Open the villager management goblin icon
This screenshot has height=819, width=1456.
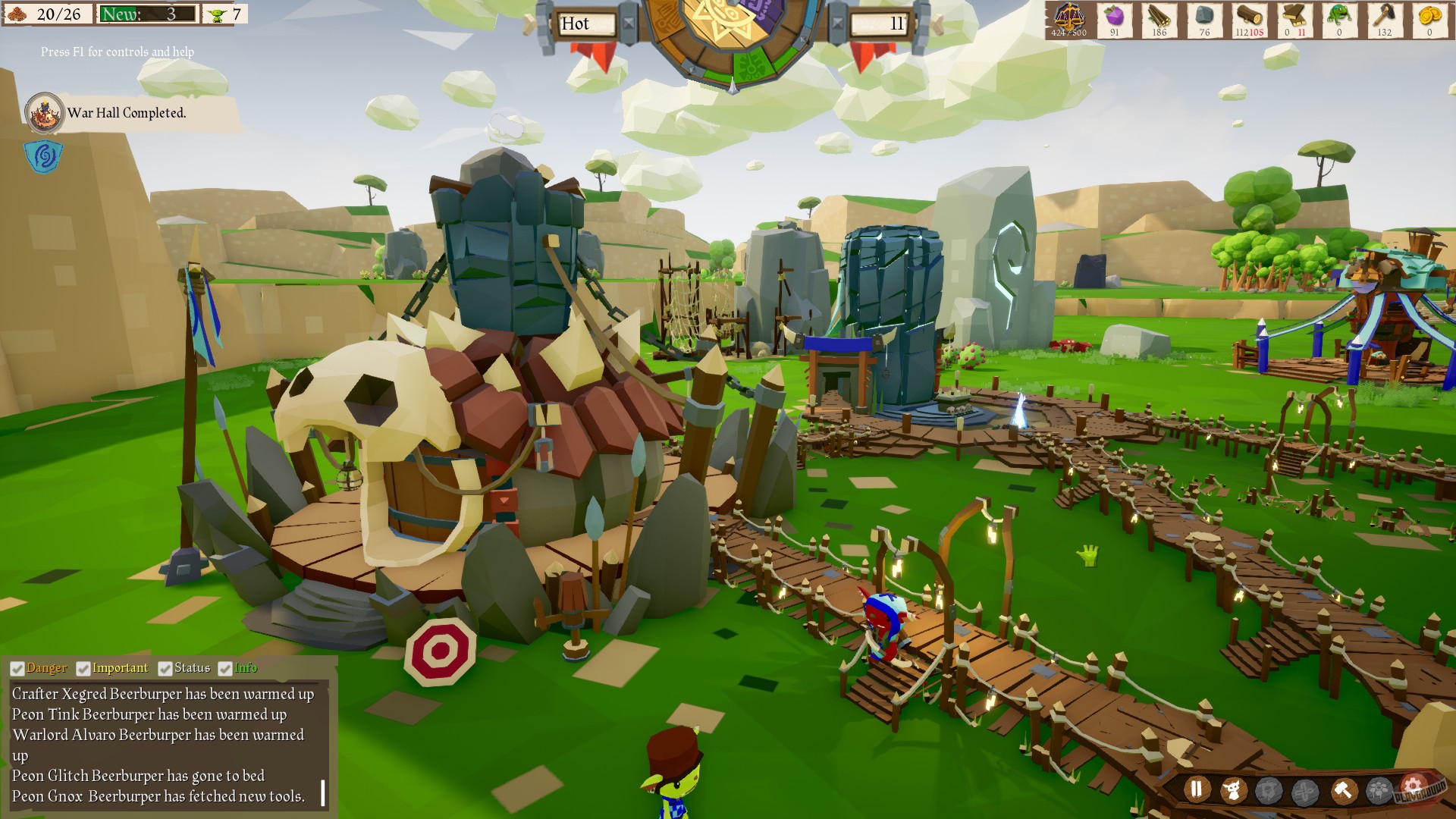pos(1233,790)
